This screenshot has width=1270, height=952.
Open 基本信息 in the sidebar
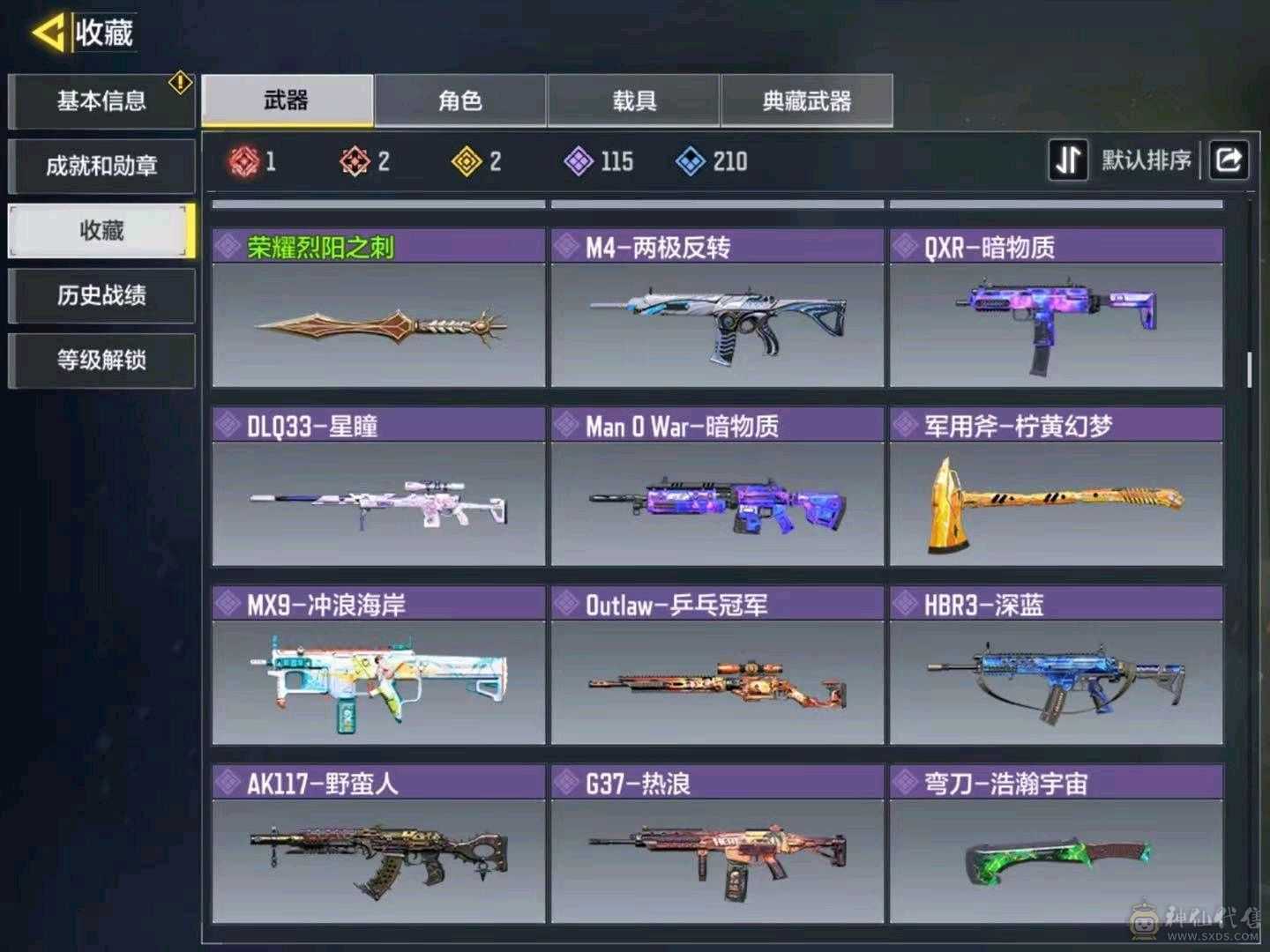point(101,100)
